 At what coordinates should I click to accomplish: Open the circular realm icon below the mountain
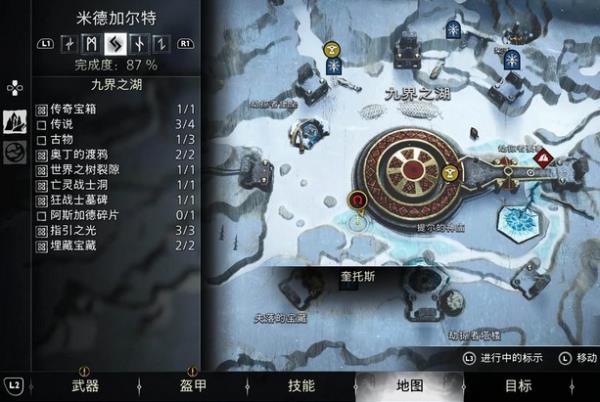click(16, 152)
